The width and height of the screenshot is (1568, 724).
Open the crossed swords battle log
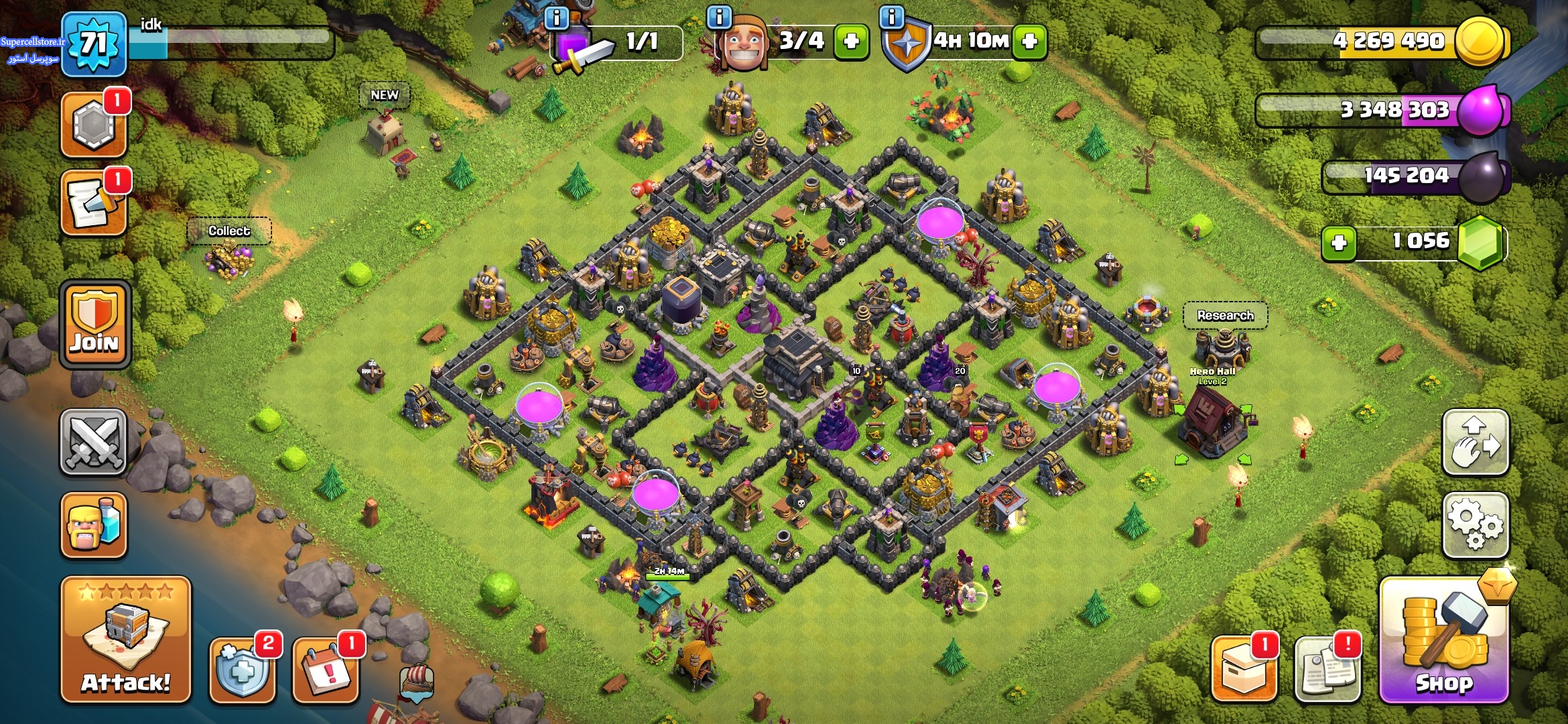tap(94, 442)
